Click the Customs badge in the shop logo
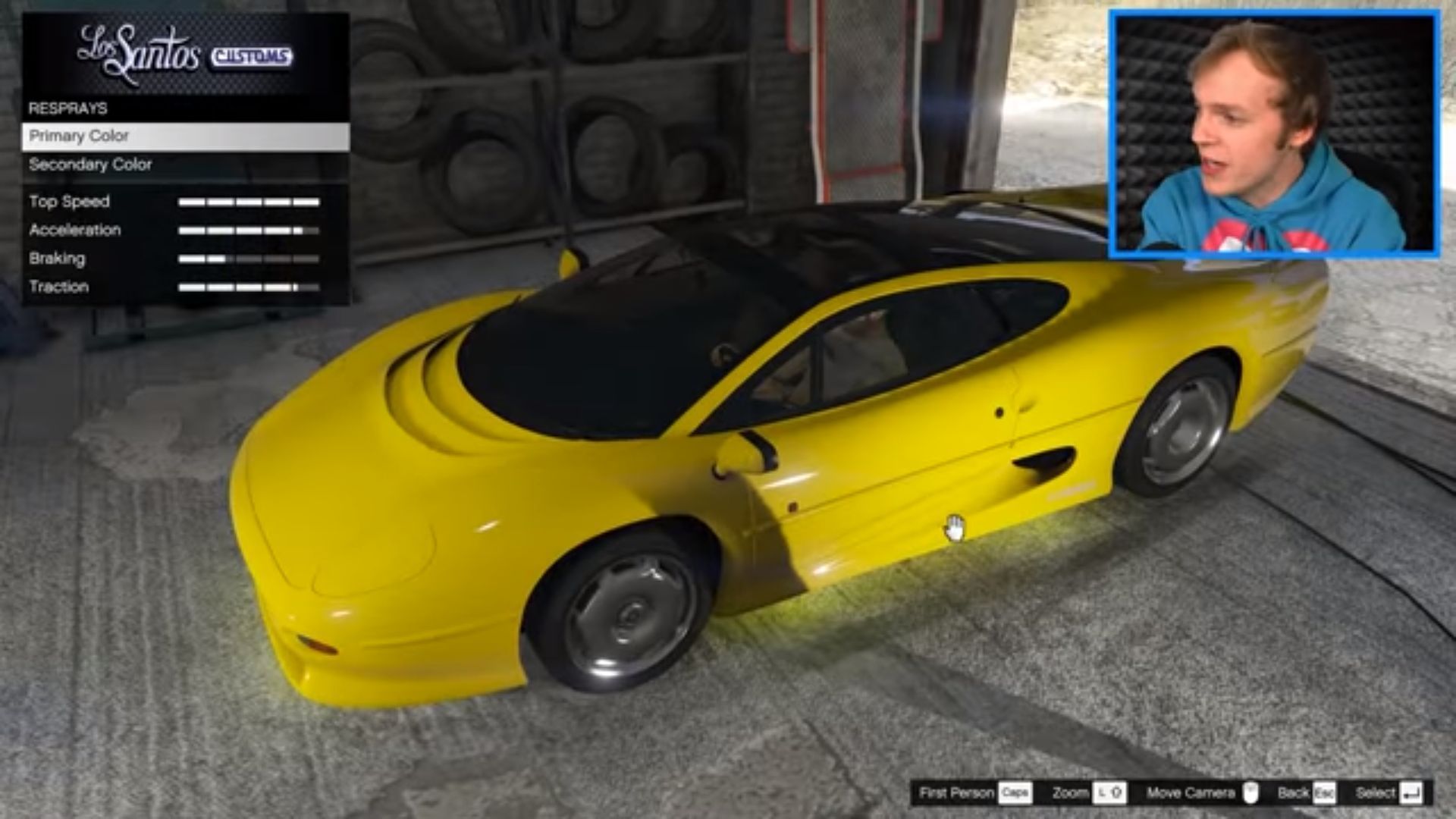This screenshot has width=1456, height=819. [253, 55]
